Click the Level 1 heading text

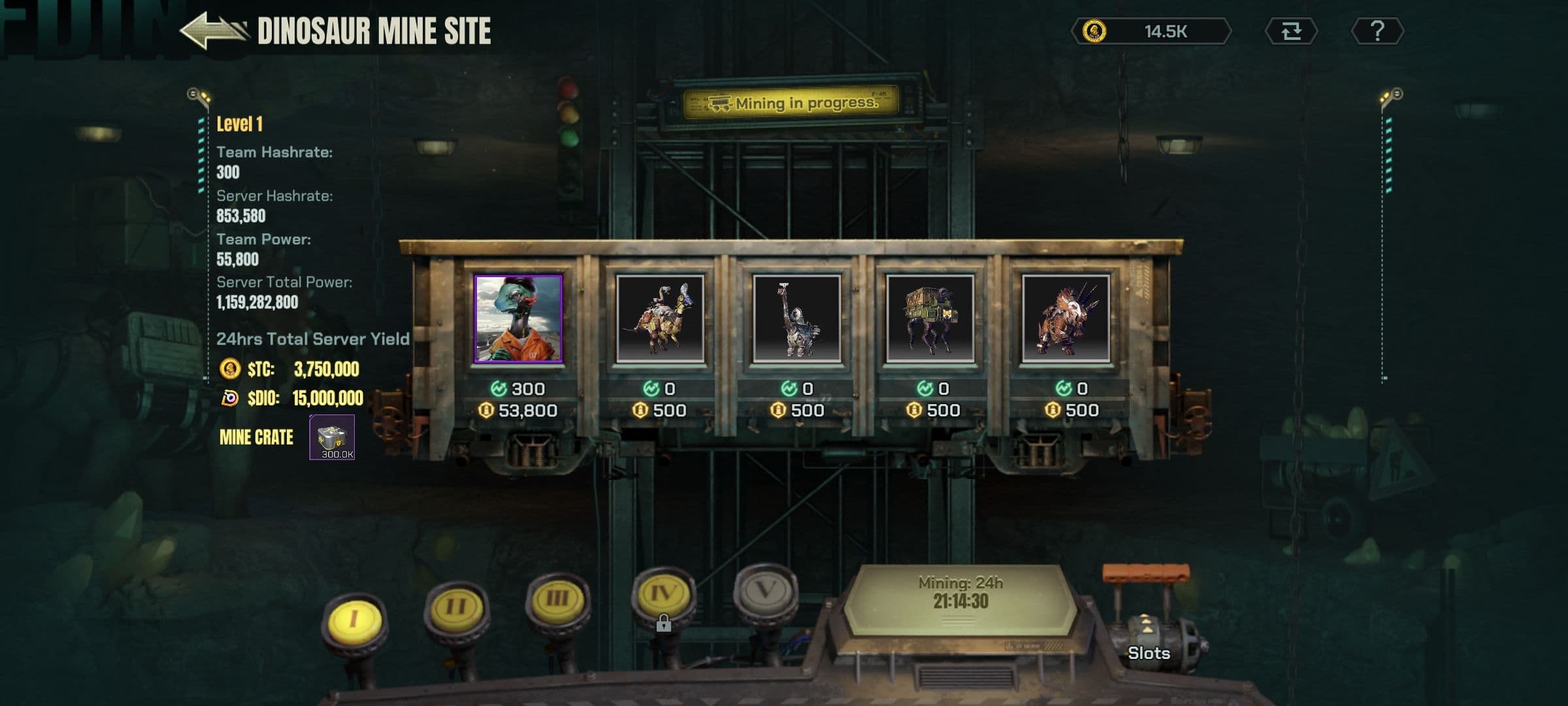click(x=240, y=124)
